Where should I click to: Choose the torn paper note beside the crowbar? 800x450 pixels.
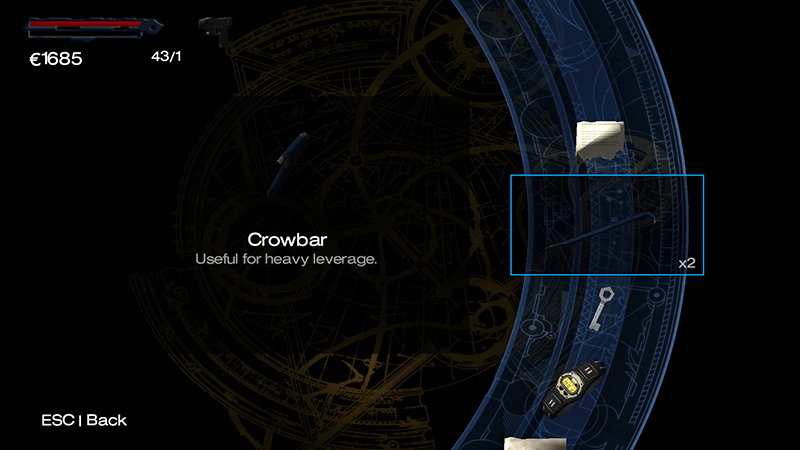(x=601, y=140)
